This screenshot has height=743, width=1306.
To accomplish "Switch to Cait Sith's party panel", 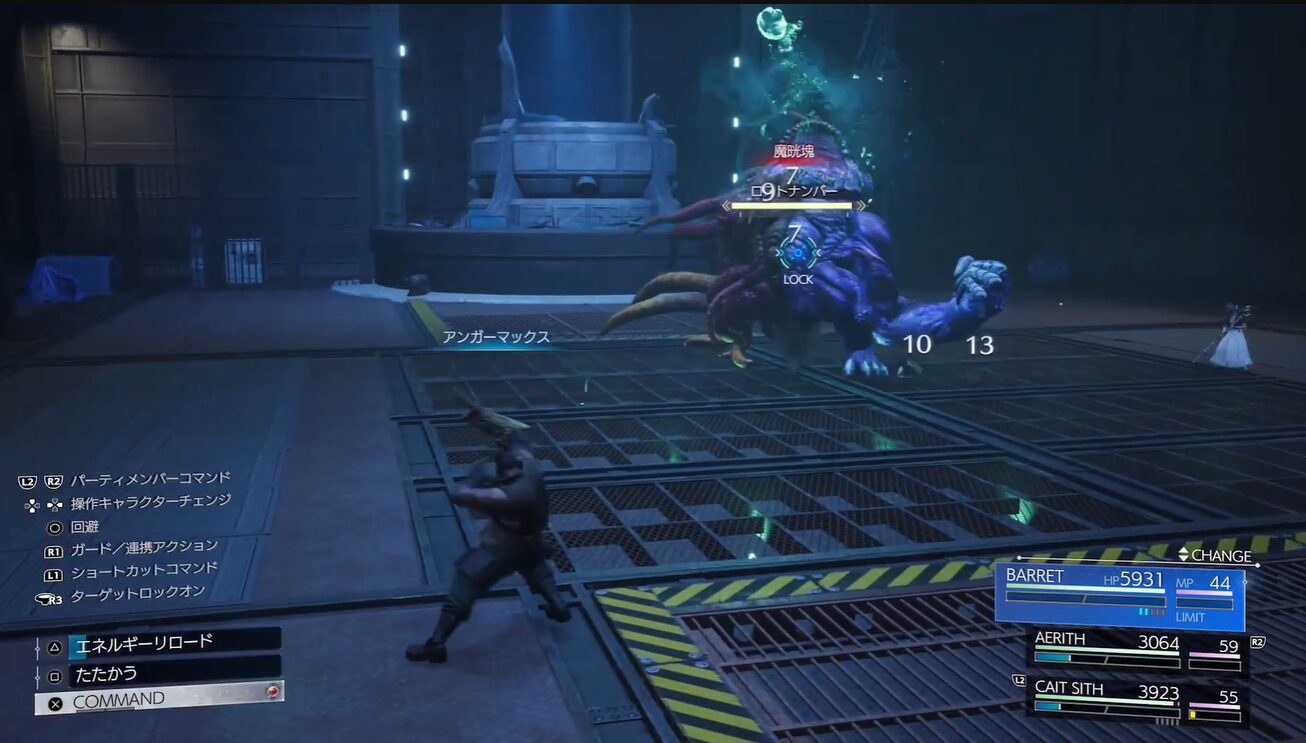I will pyautogui.click(x=1136, y=700).
